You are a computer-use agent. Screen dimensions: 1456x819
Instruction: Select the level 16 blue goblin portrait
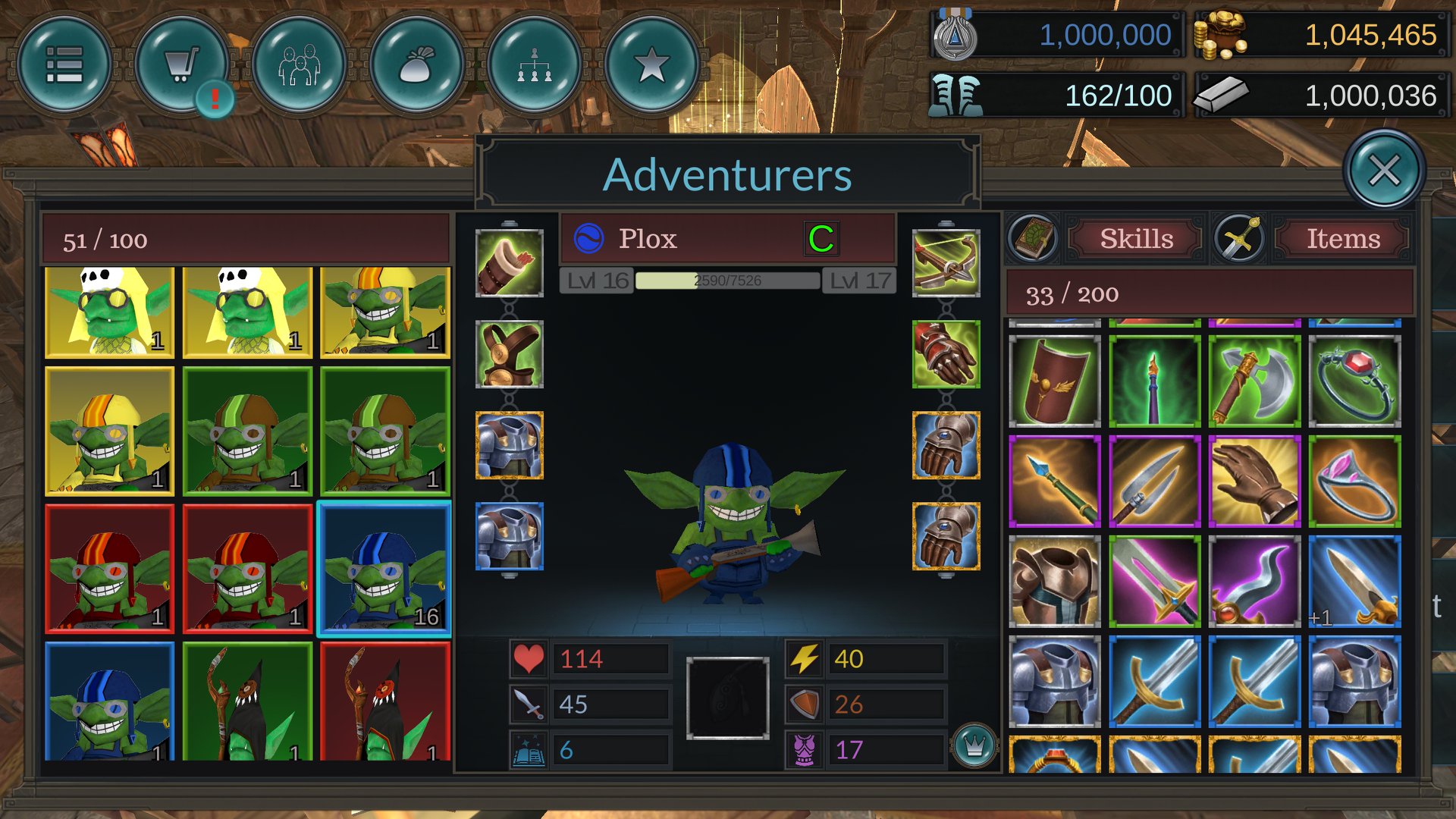[384, 569]
